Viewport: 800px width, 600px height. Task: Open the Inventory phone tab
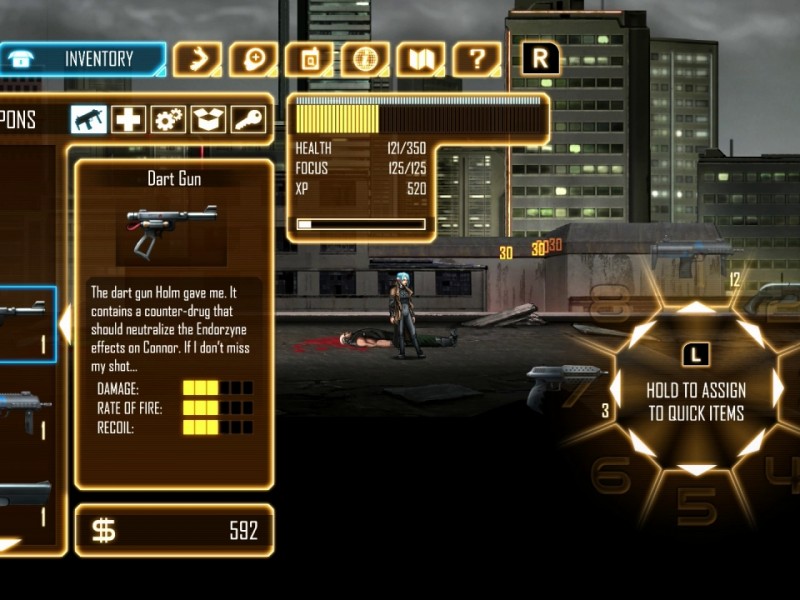83,59
